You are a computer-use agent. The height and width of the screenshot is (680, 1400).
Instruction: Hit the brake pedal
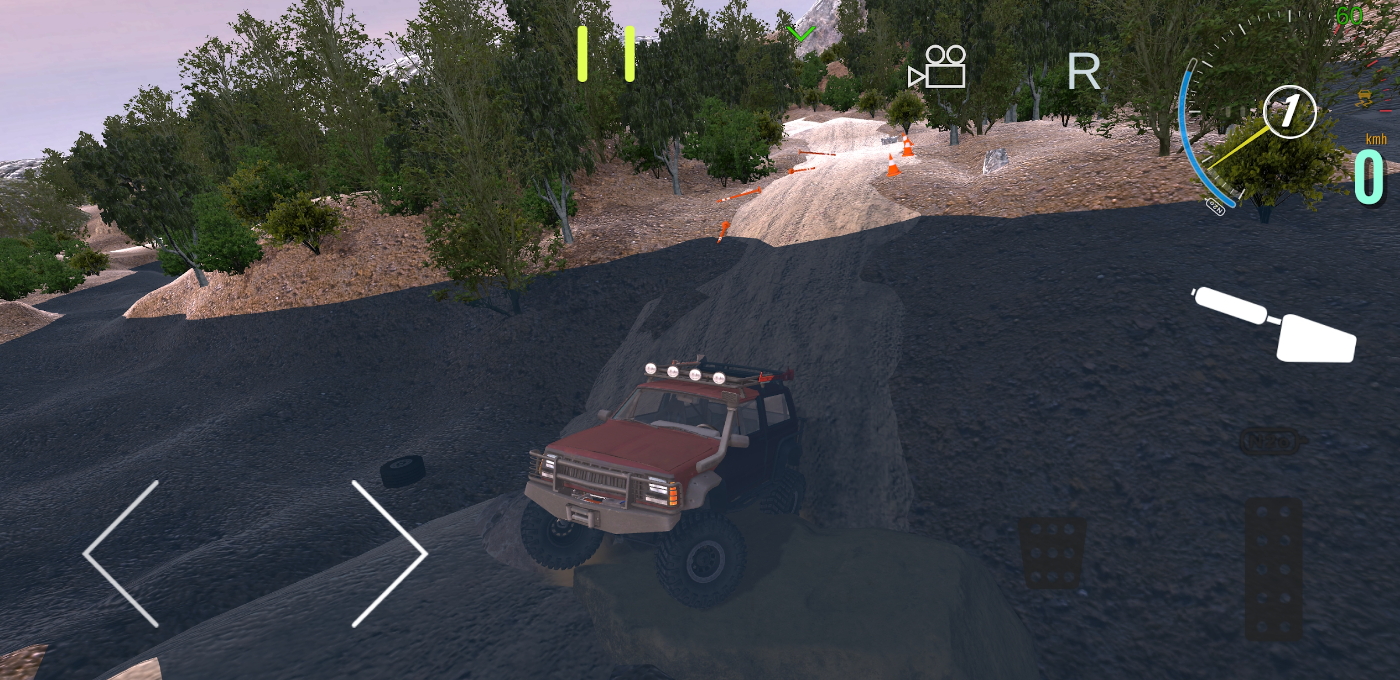(1051, 552)
